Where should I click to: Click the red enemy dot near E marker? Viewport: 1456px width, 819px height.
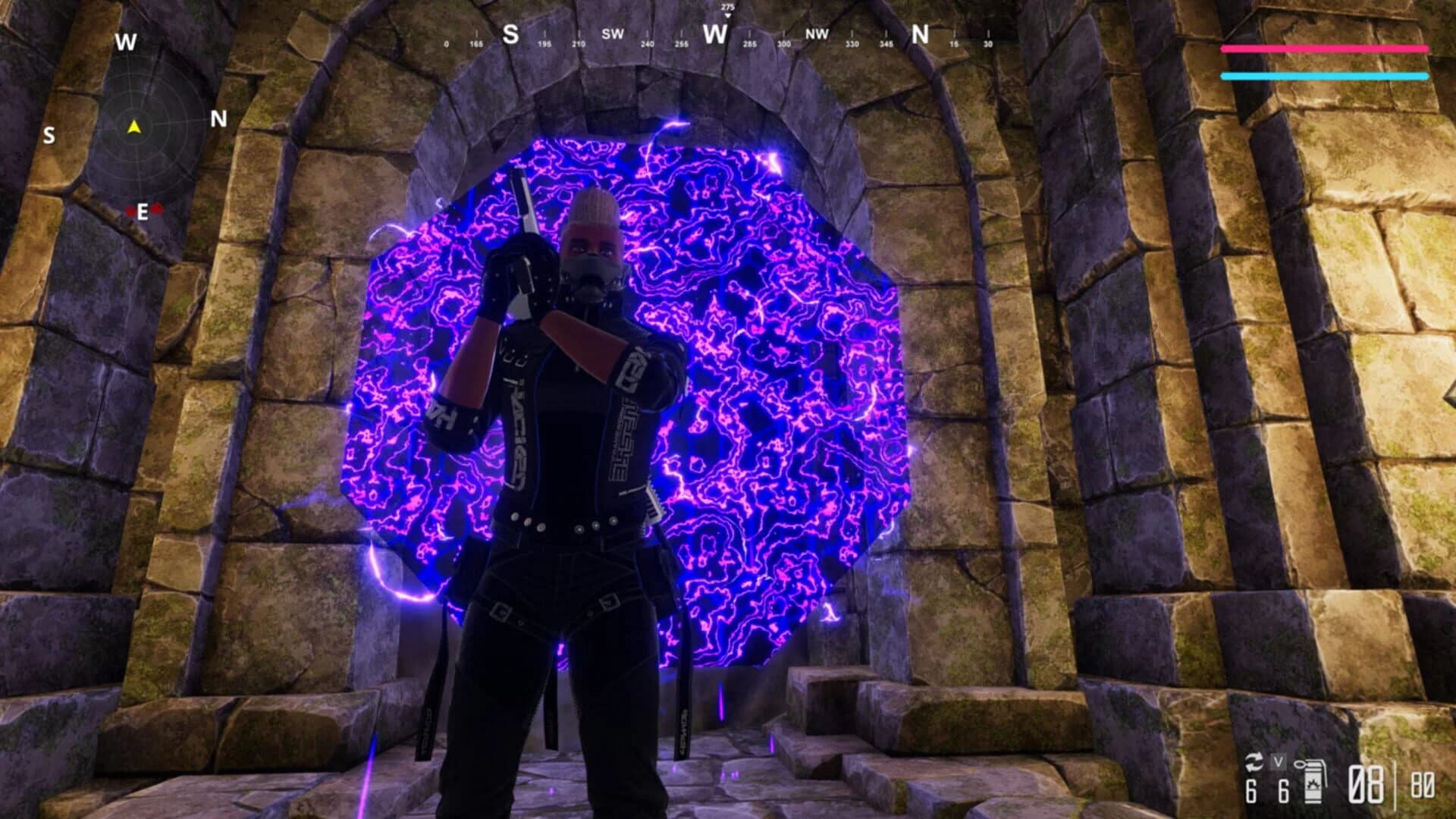pos(130,209)
